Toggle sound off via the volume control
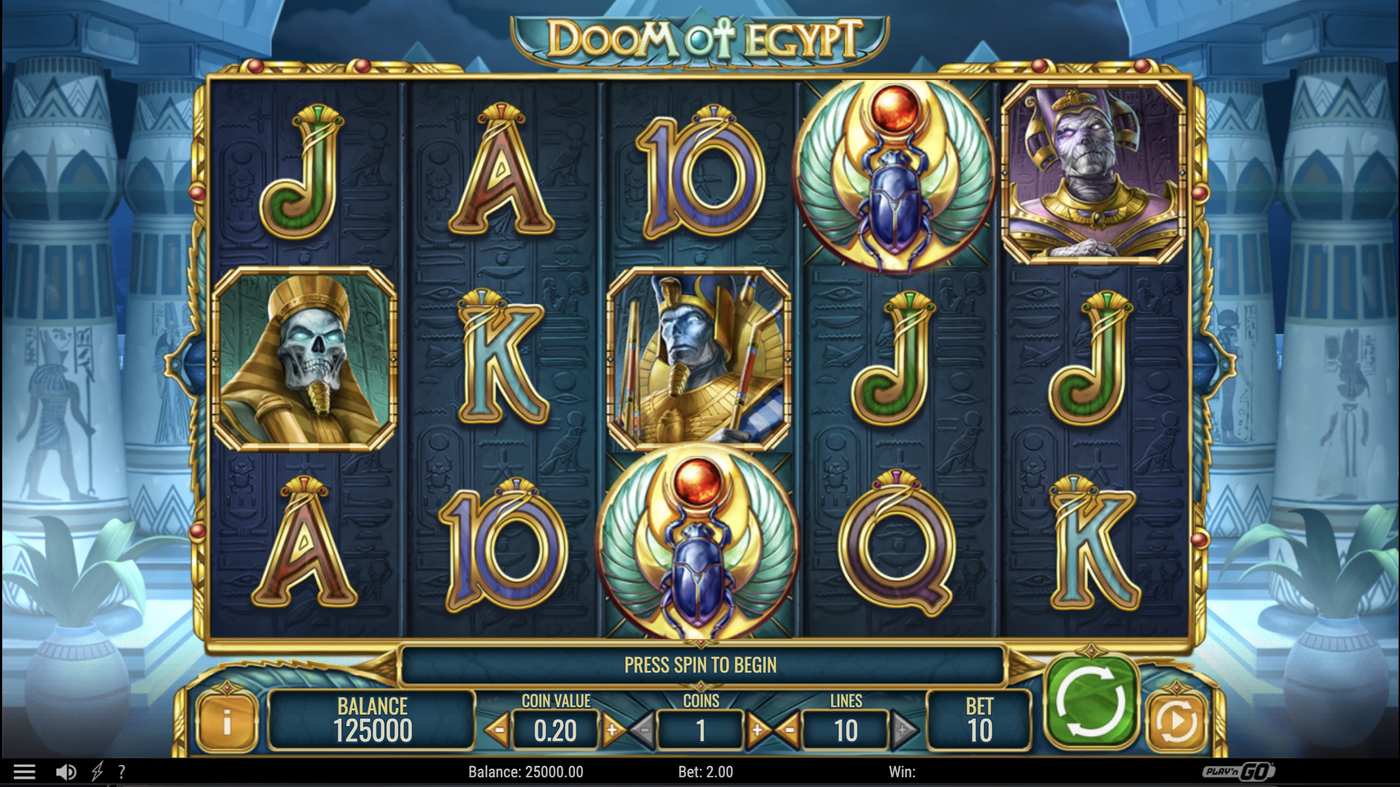This screenshot has height=787, width=1400. 64,770
